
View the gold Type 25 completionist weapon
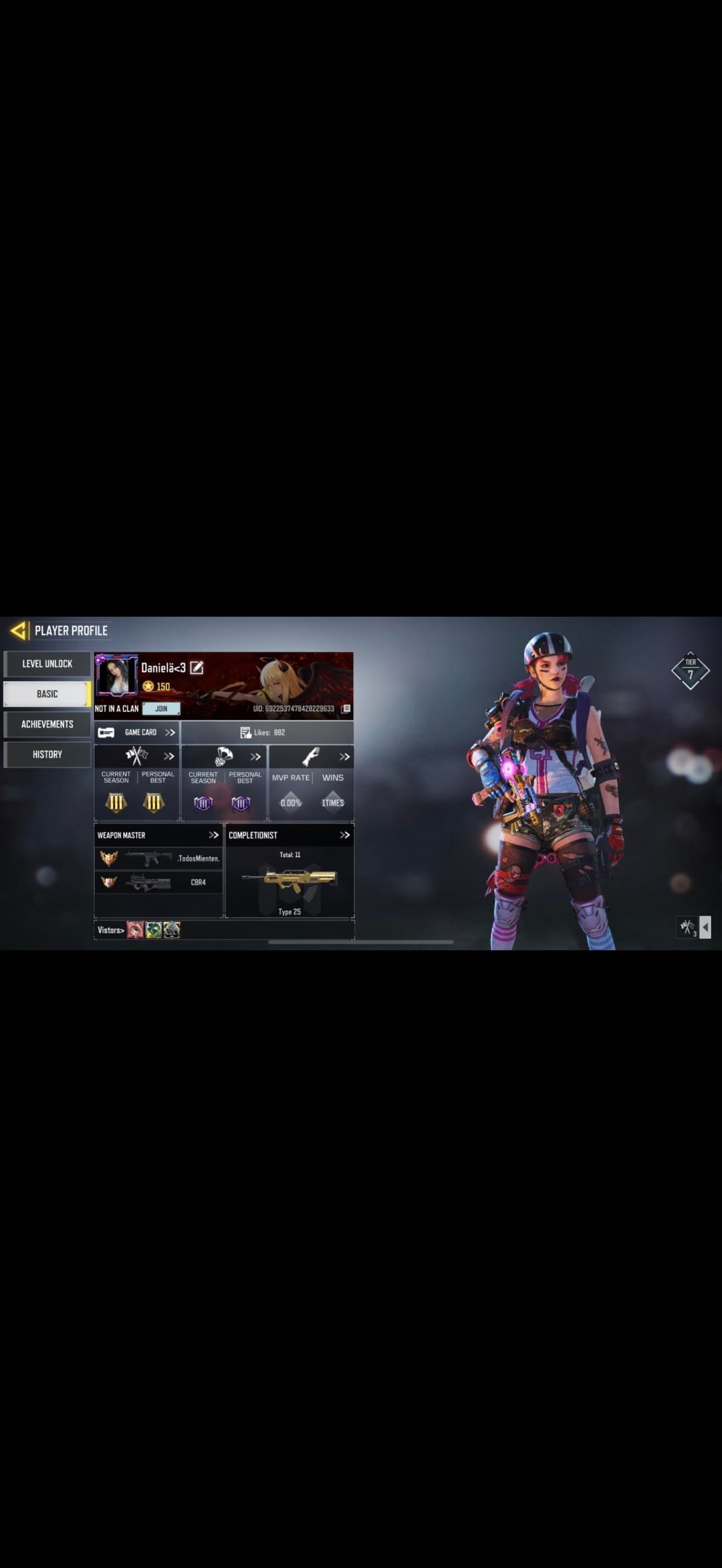click(289, 882)
